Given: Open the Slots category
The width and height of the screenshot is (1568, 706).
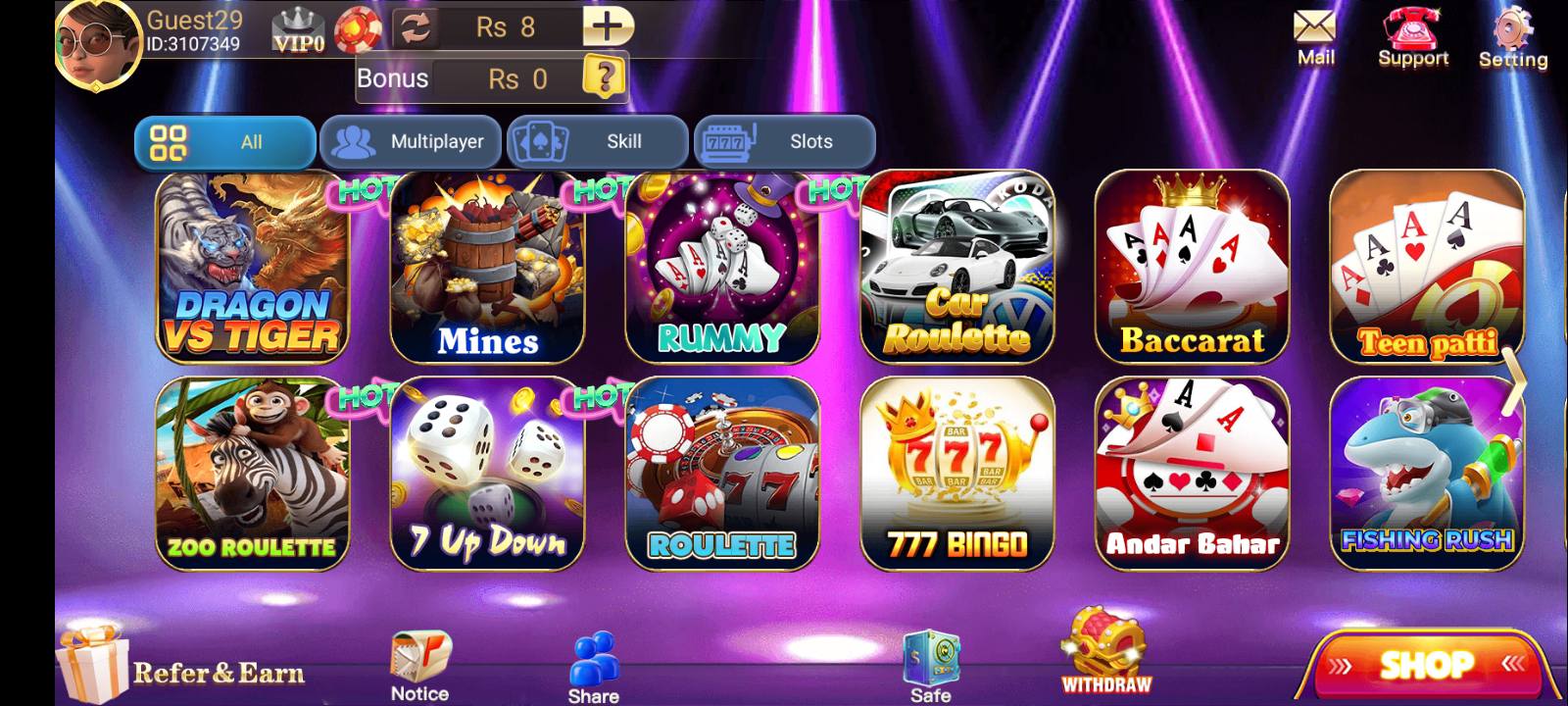Looking at the screenshot, I should click(784, 141).
